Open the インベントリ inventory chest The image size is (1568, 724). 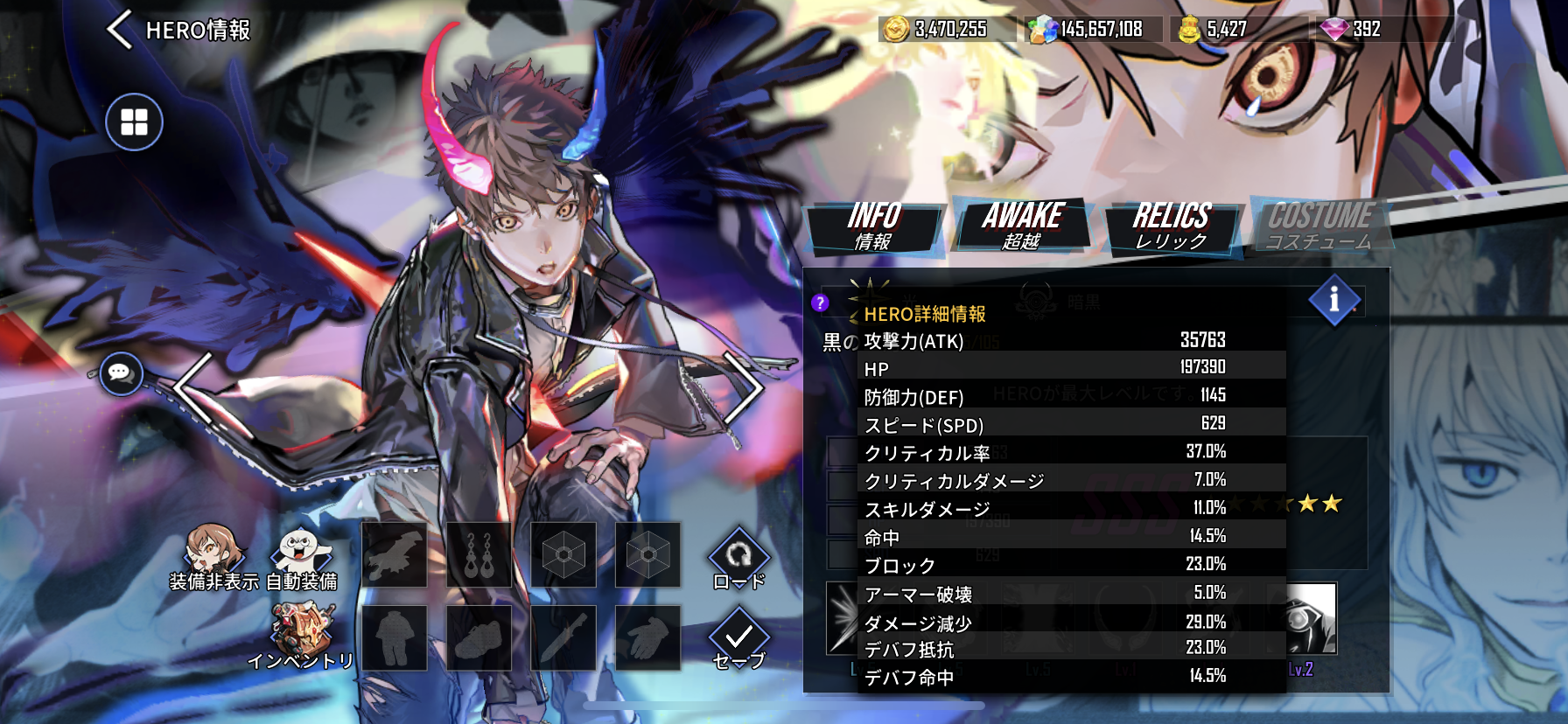click(301, 636)
